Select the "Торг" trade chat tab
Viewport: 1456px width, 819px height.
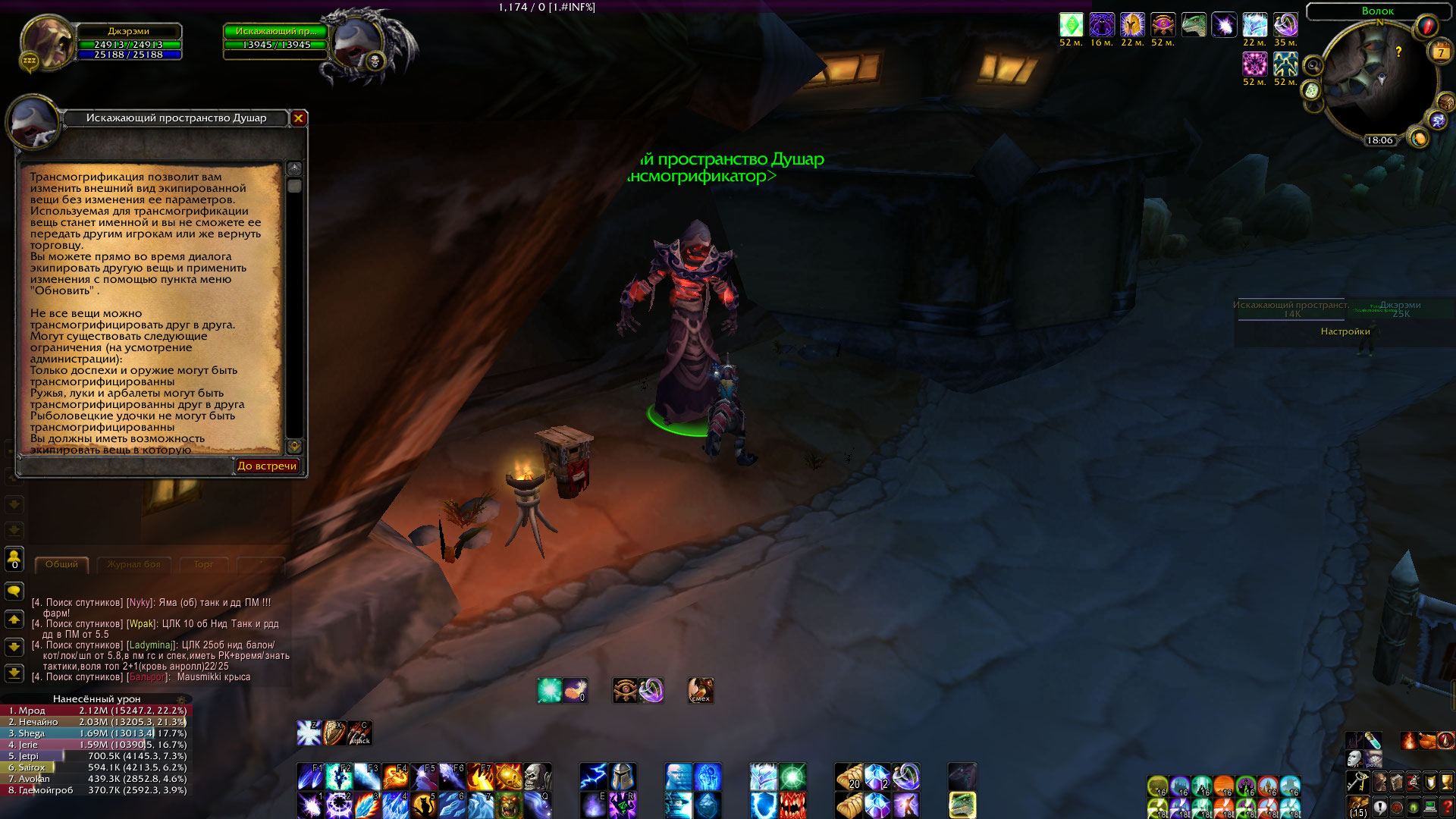coord(203,564)
